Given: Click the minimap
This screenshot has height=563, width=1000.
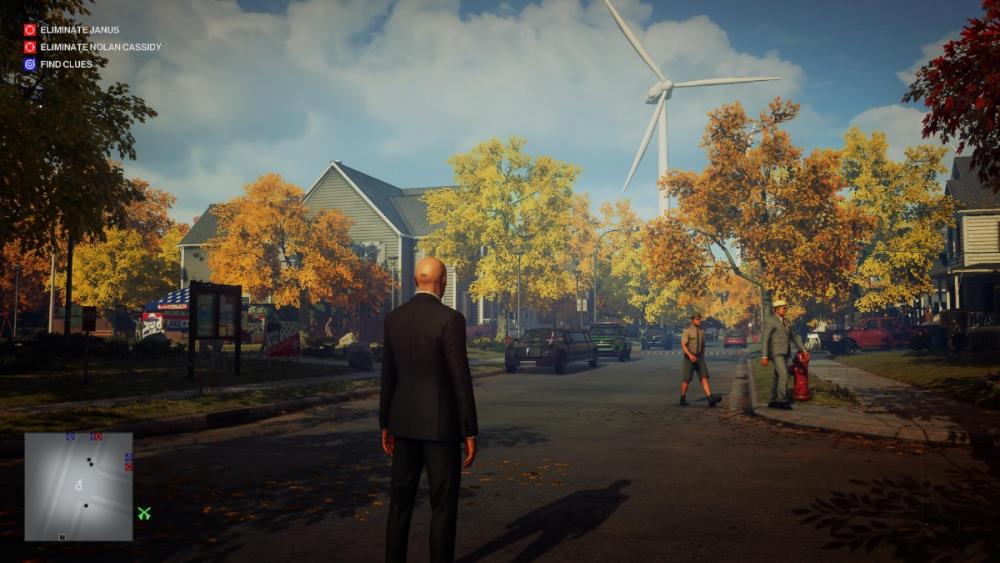Looking at the screenshot, I should pos(78,486).
